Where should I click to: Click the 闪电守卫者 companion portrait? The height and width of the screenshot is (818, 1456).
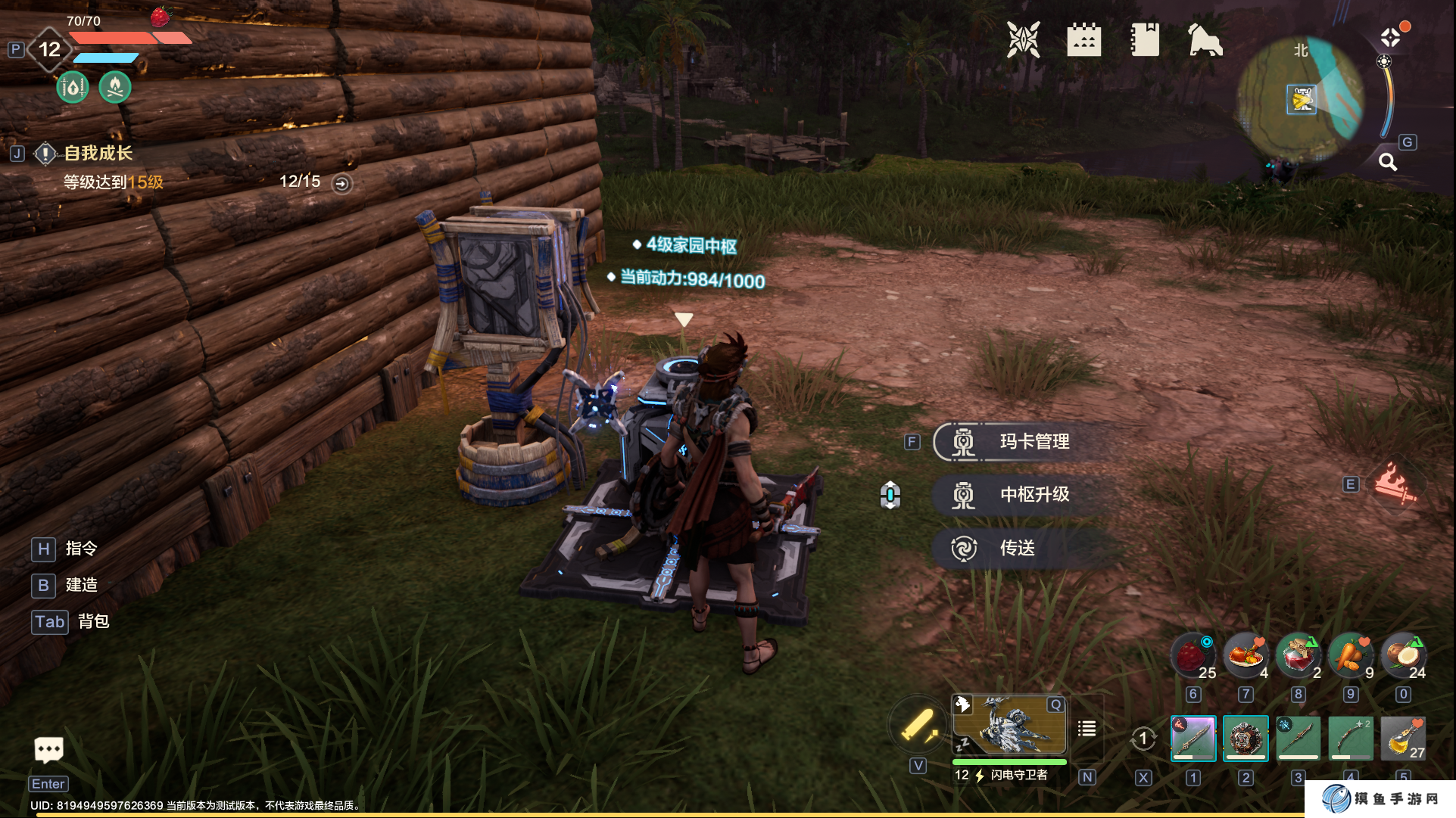click(x=1009, y=728)
